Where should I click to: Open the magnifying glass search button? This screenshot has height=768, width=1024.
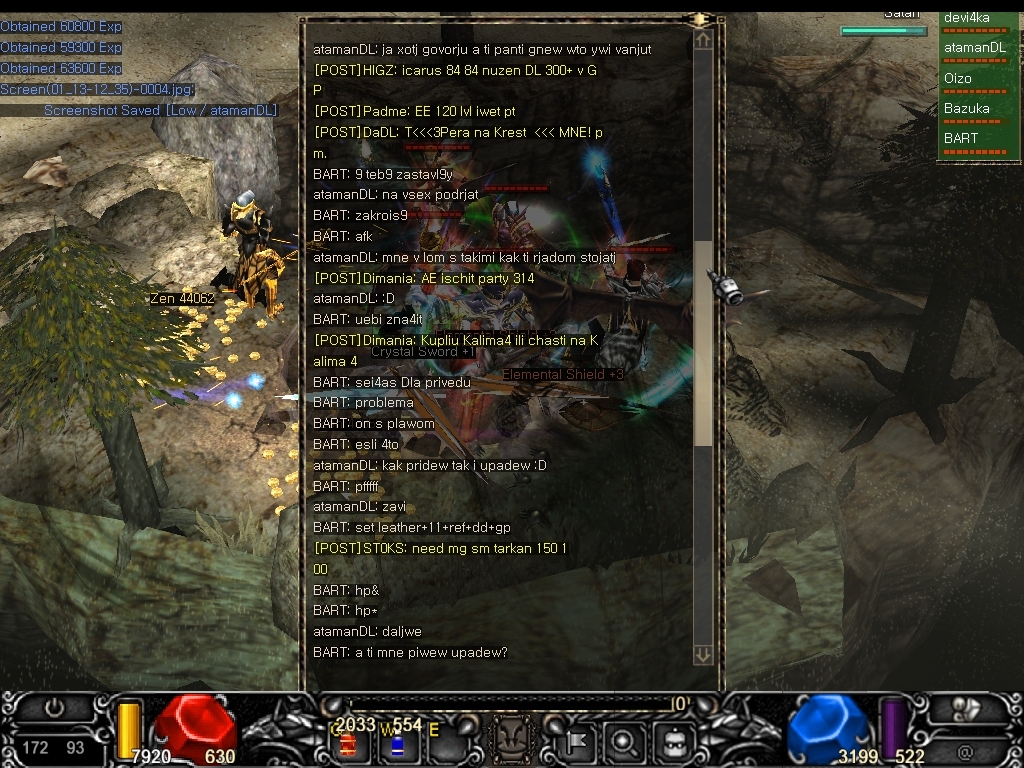point(623,742)
